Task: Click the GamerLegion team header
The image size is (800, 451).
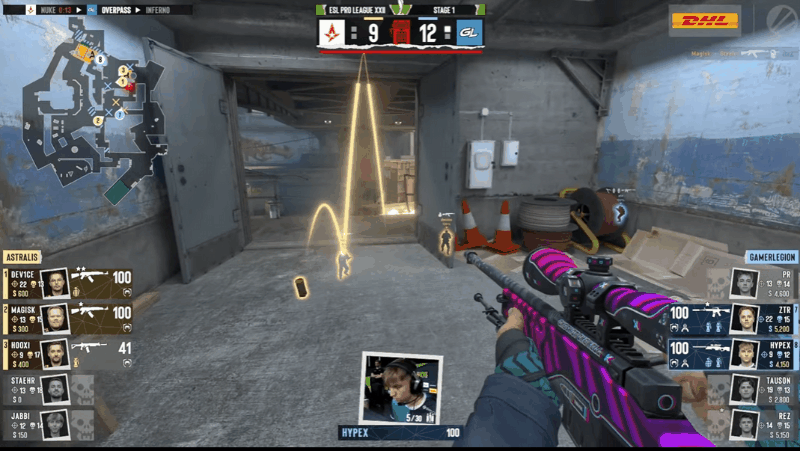Action: coord(770,257)
